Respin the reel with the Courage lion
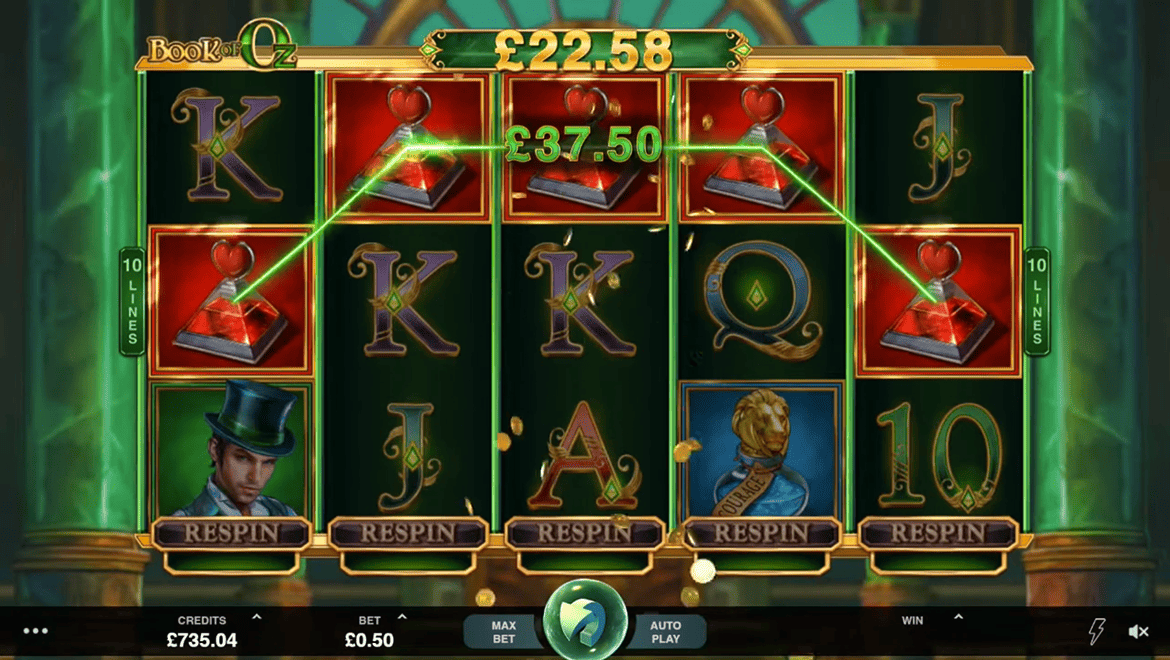The image size is (1170, 660). [761, 534]
